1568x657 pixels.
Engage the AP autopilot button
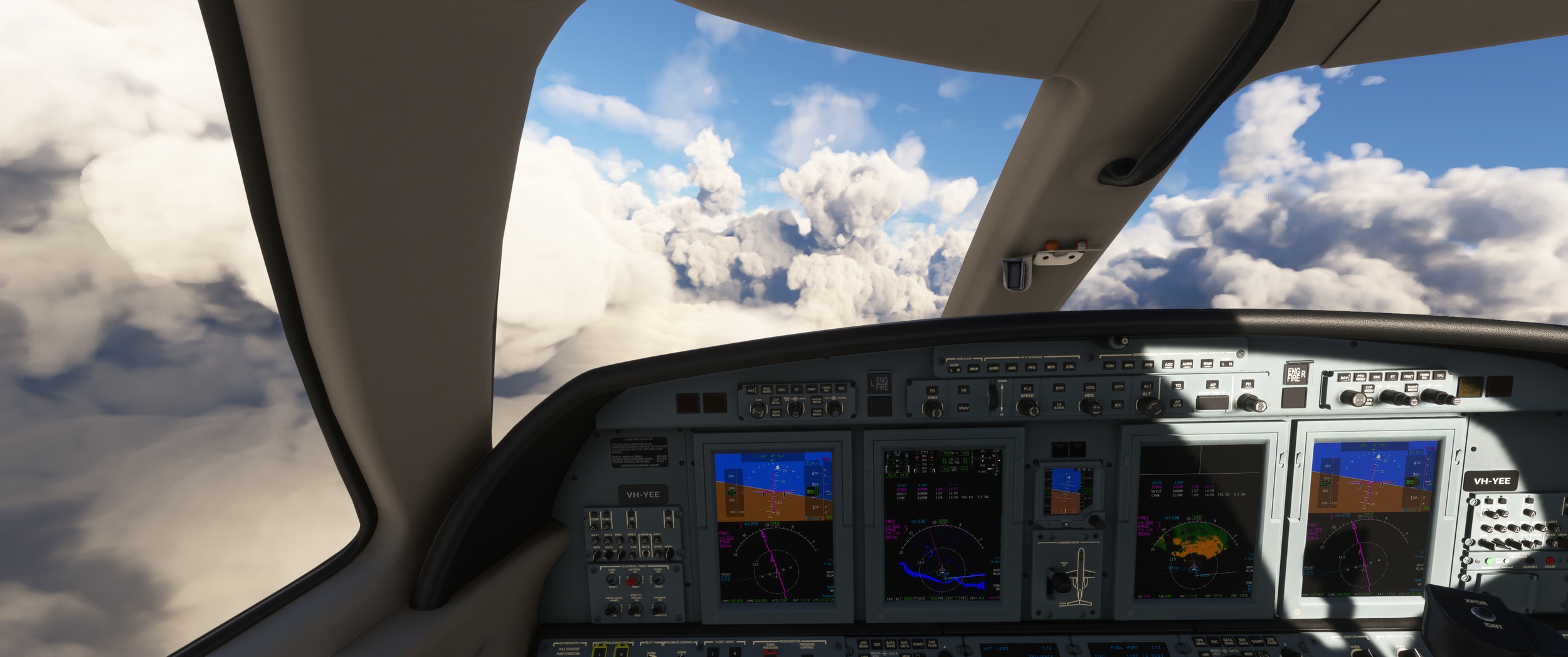tap(1213, 384)
